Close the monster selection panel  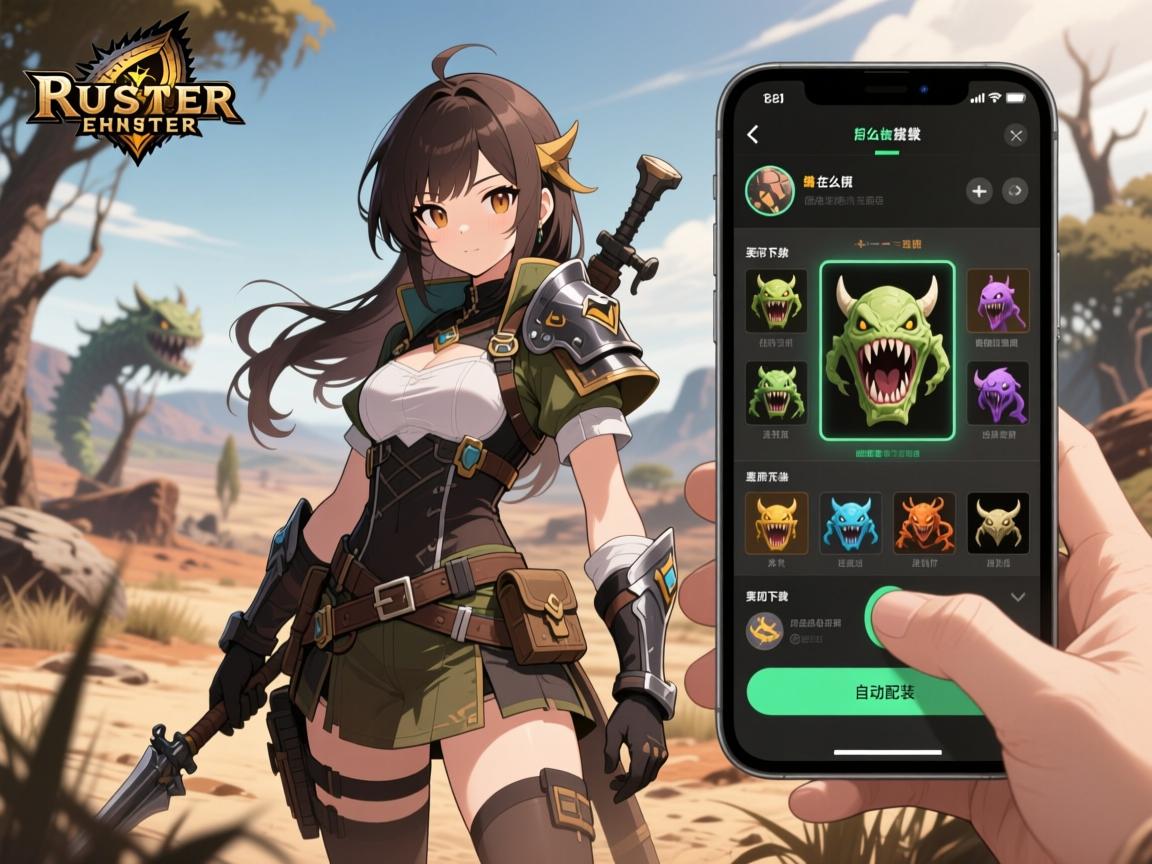(x=1016, y=135)
